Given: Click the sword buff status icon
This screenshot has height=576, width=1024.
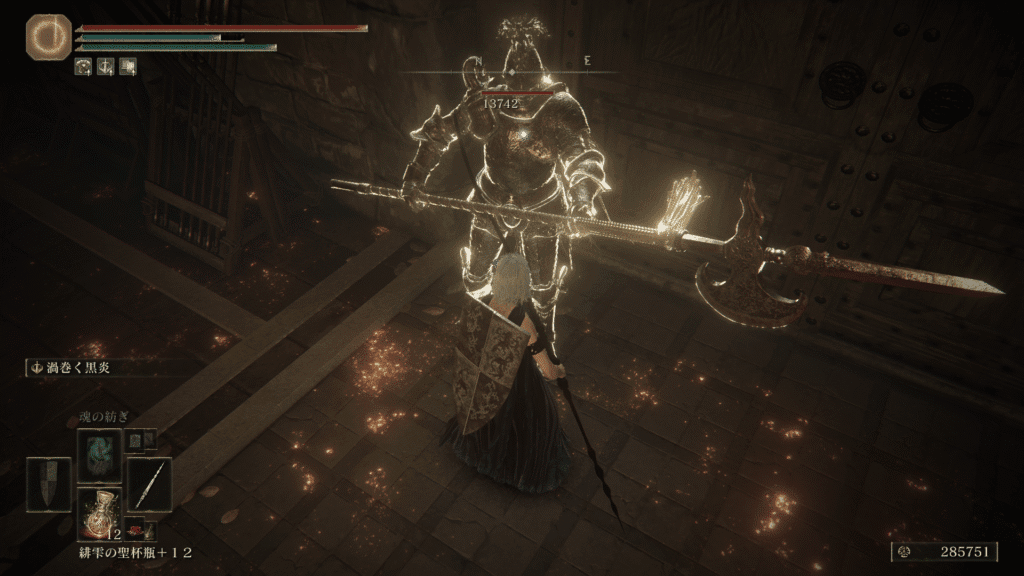Looking at the screenshot, I should (106, 67).
